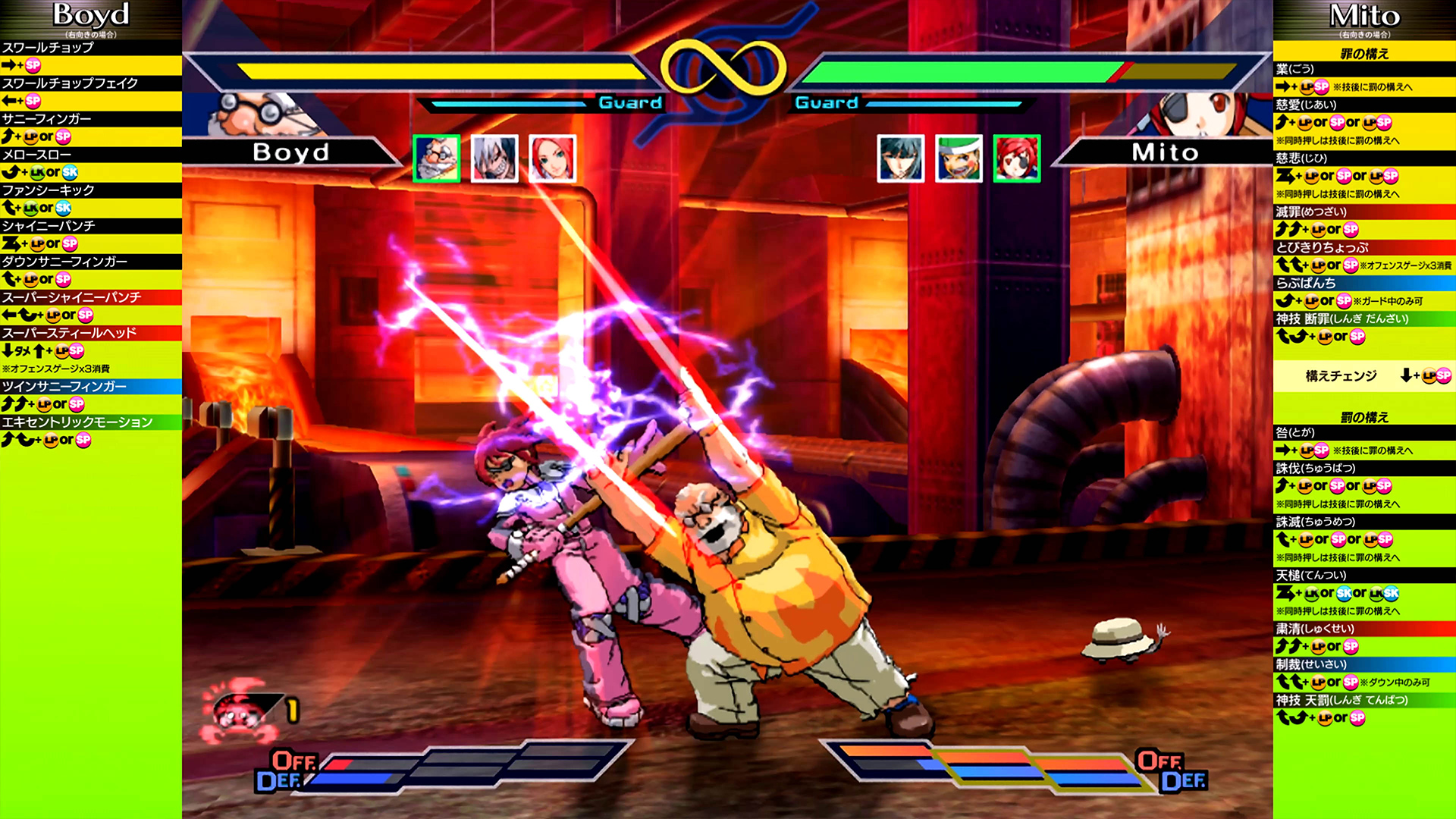This screenshot has width=1456, height=819.
Task: Select the white-haired fighter team portrait
Action: 494,158
